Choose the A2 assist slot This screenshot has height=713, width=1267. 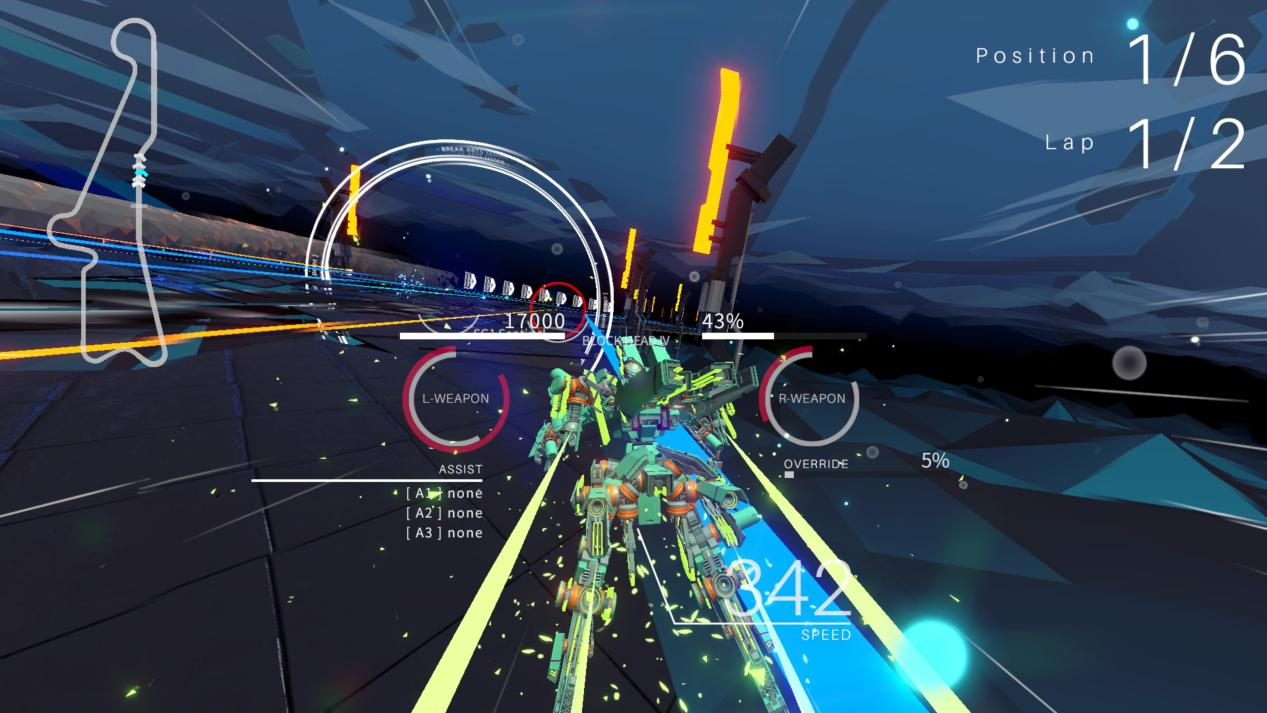point(444,513)
